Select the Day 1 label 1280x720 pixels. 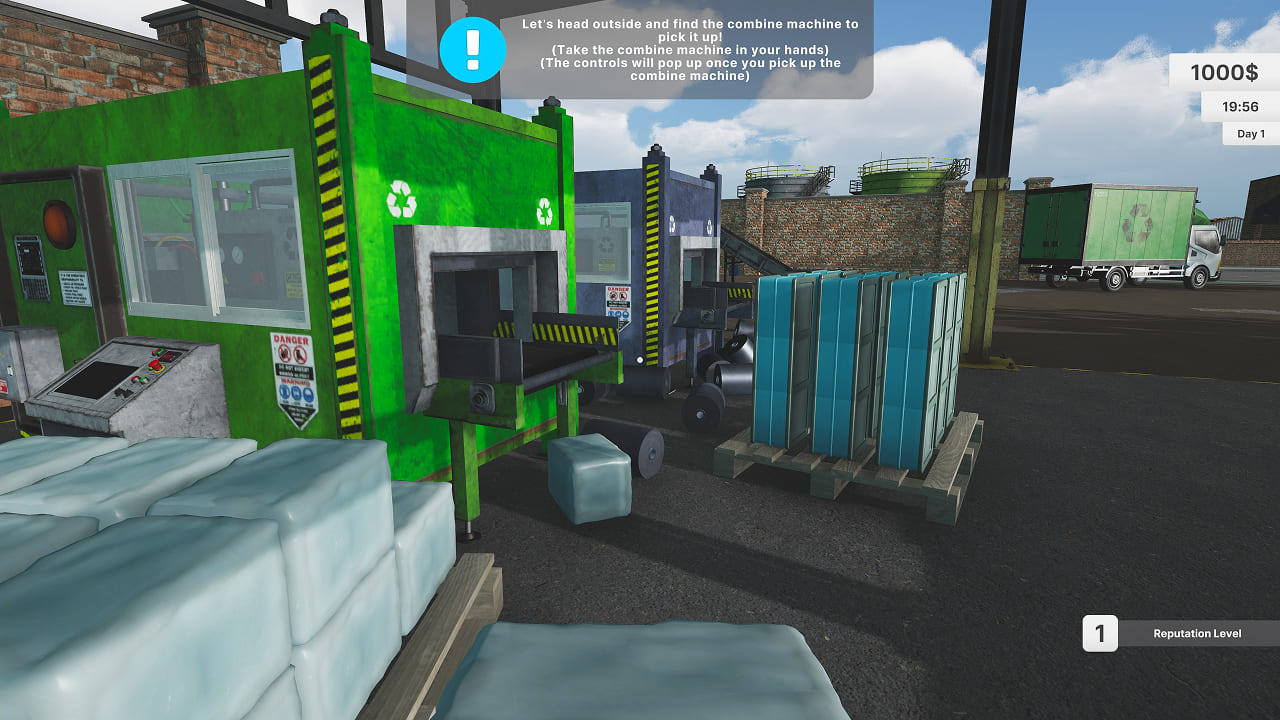click(1249, 132)
